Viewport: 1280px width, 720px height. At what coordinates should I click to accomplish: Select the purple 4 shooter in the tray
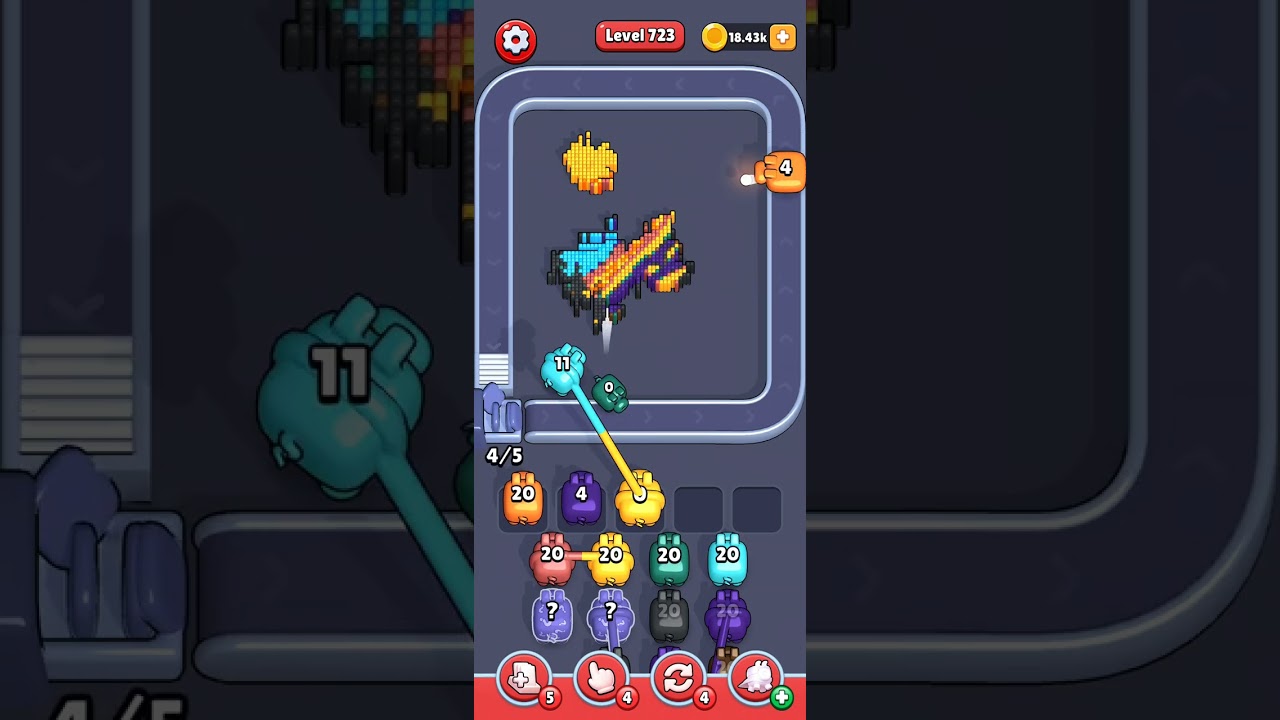click(581, 500)
